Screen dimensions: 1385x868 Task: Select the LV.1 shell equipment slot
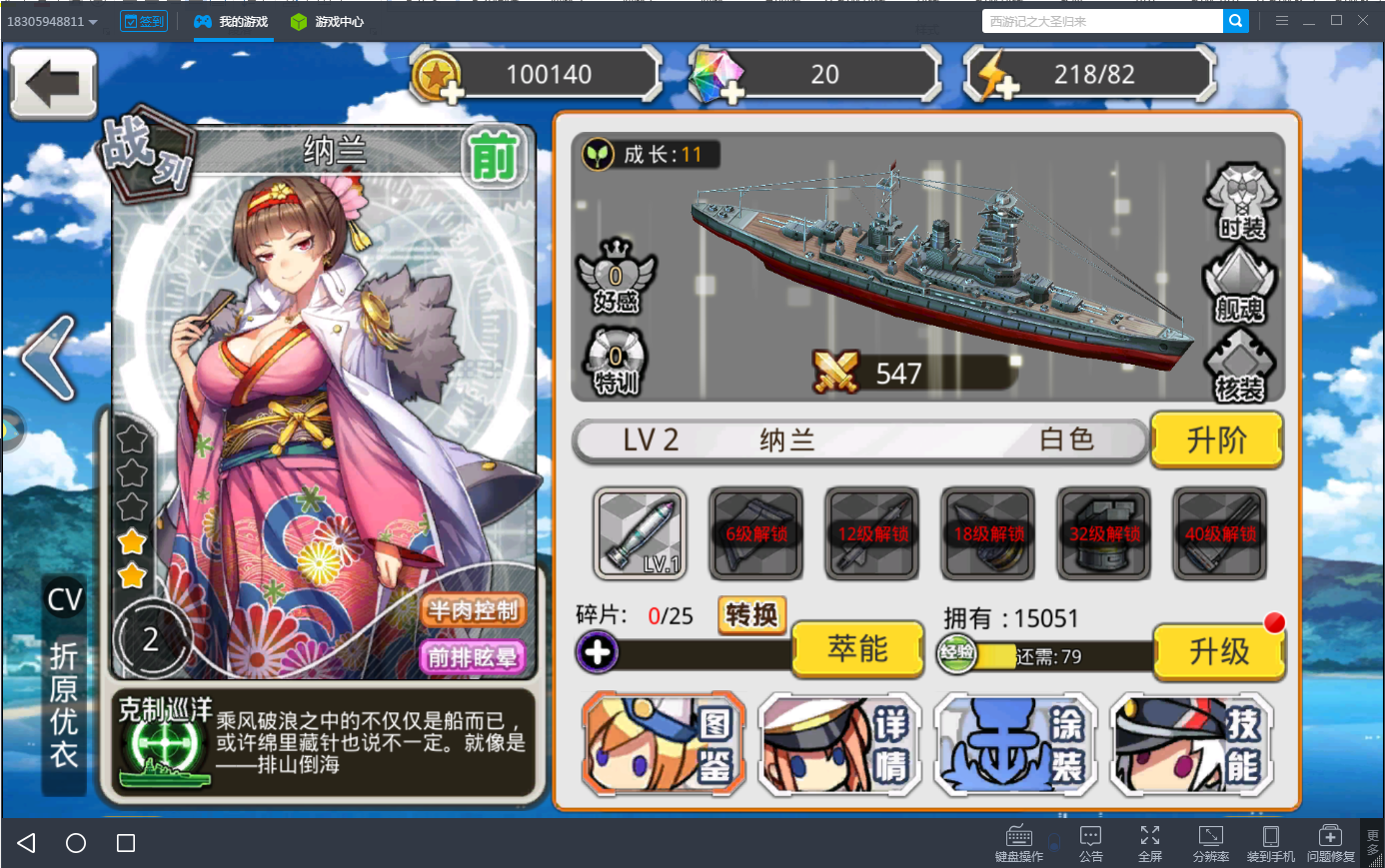(x=640, y=533)
